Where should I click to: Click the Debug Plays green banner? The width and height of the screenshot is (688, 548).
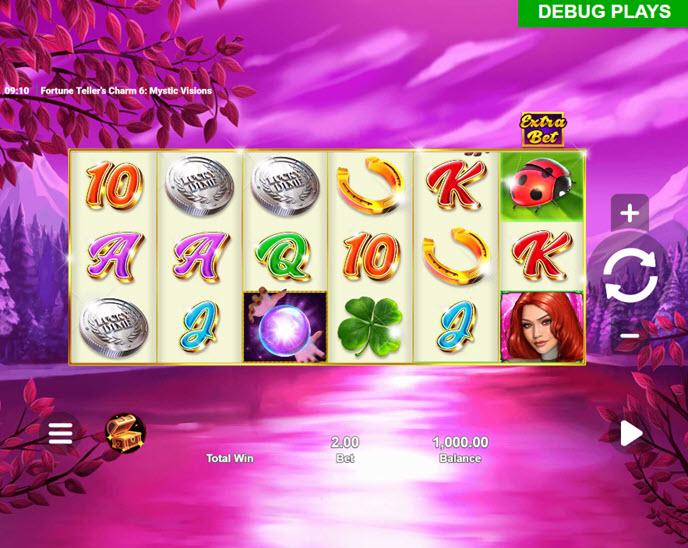coord(603,13)
